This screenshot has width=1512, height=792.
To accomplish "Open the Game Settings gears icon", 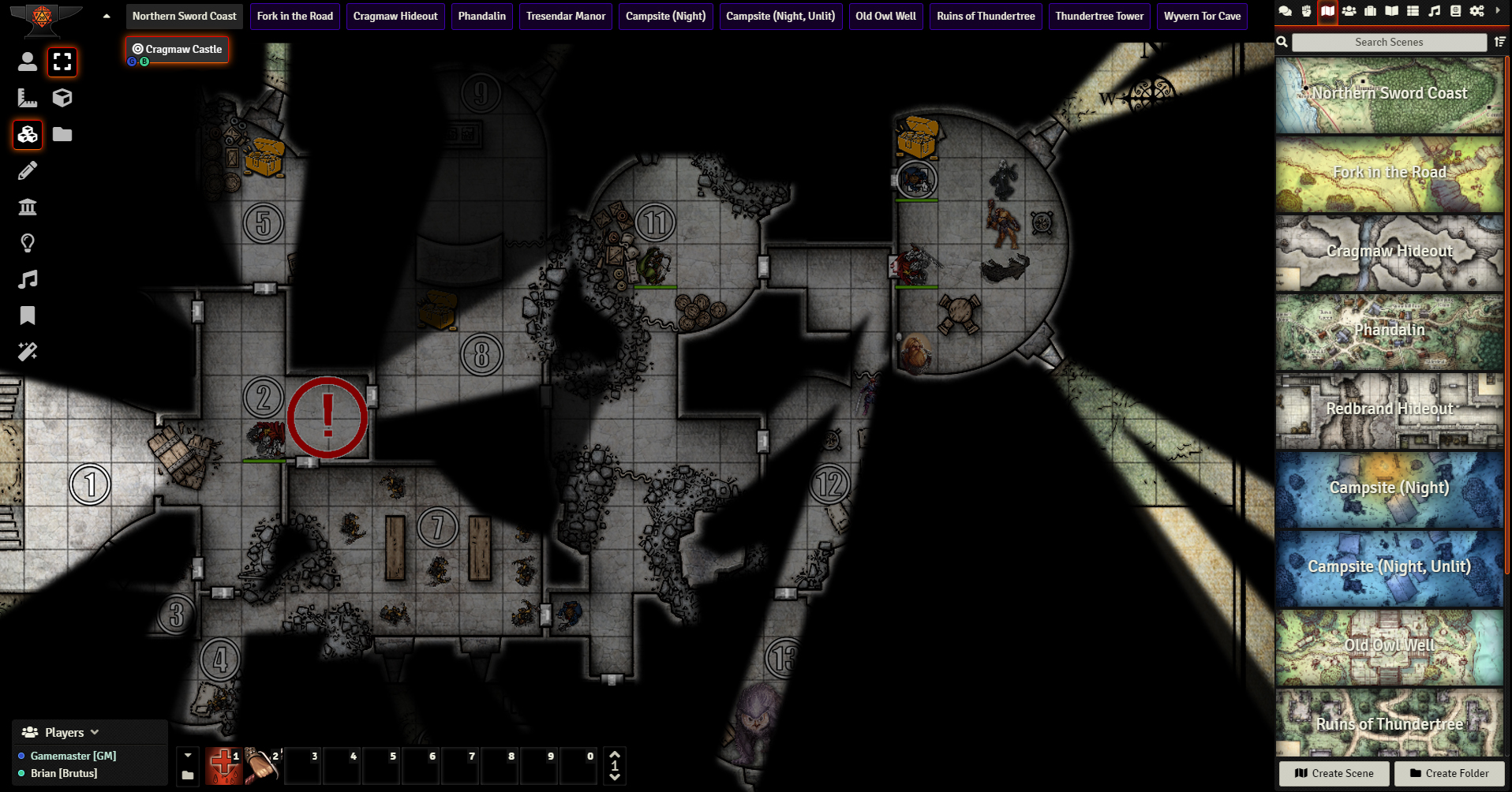I will (1476, 11).
